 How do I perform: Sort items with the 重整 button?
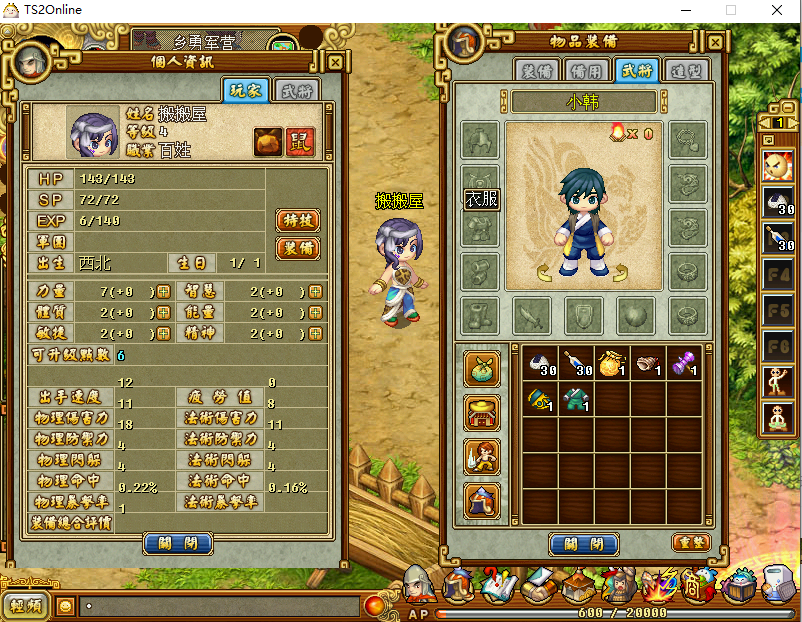[689, 541]
